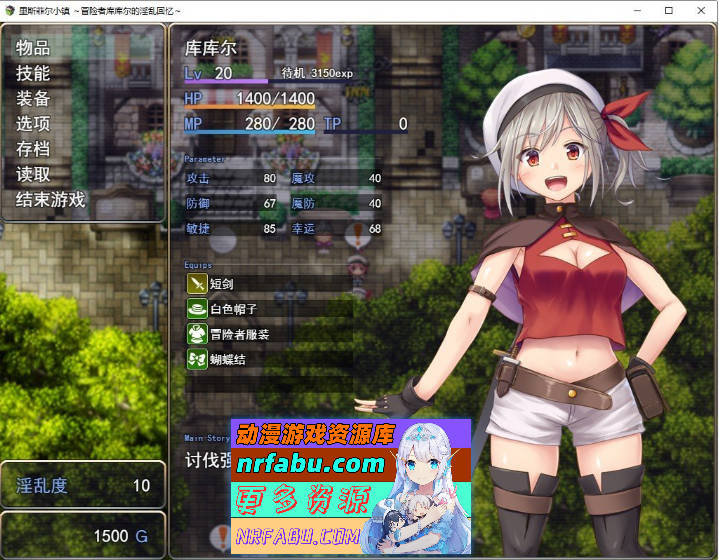Select 存档 to save the game
The width and height of the screenshot is (719, 560).
tap(33, 149)
